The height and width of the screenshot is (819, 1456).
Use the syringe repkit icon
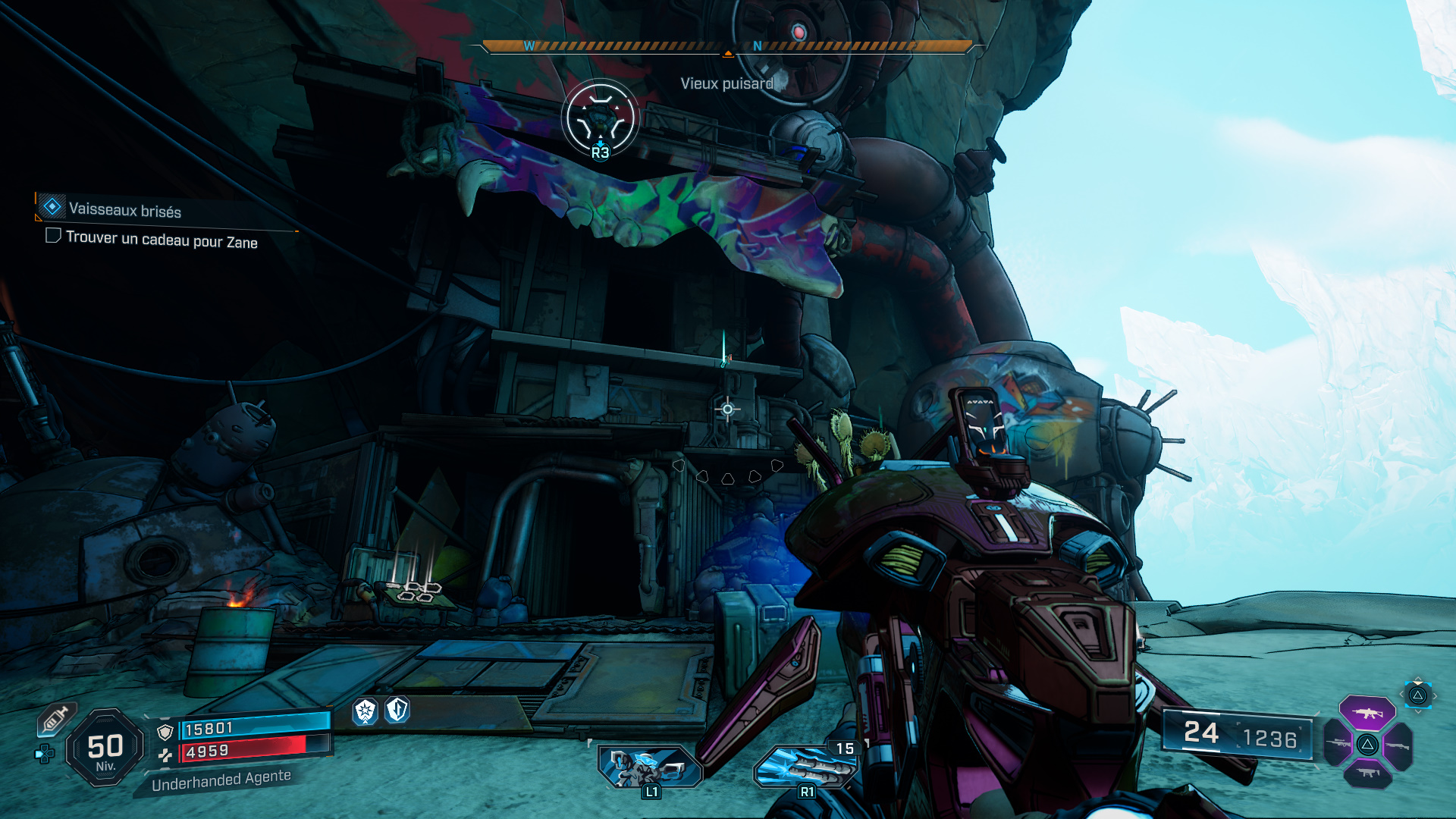click(55, 719)
